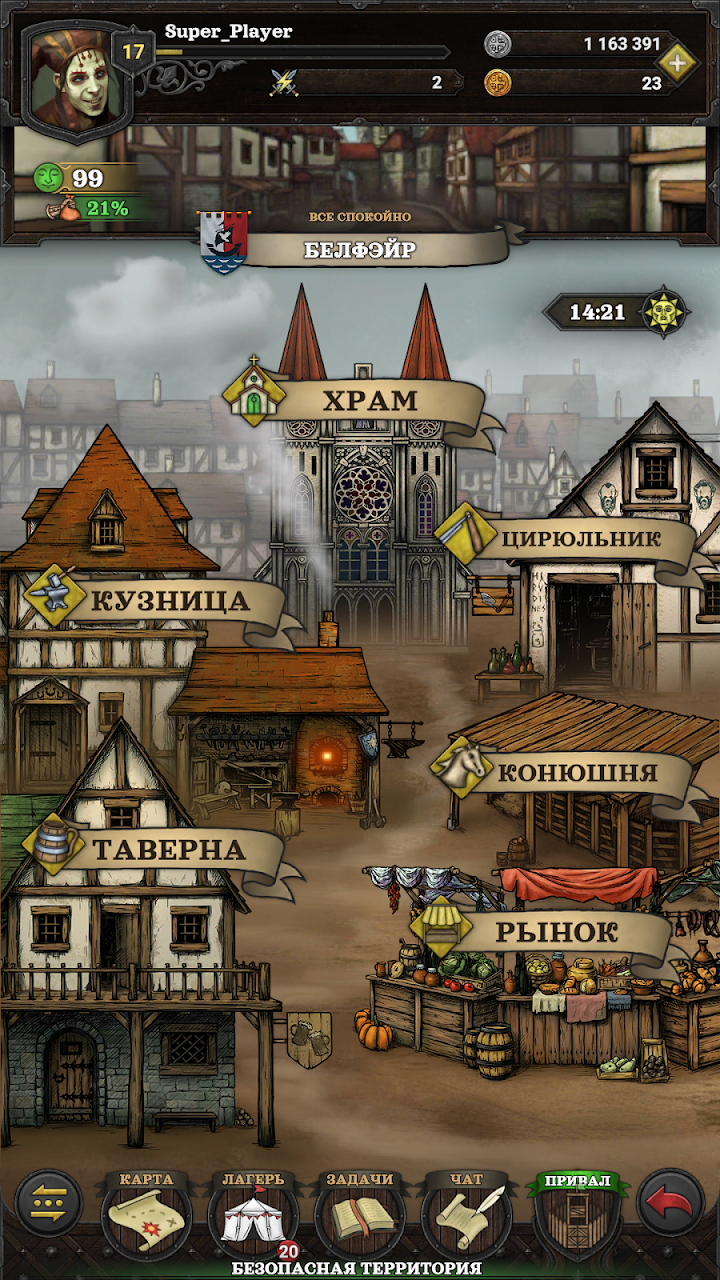
Task: Open the РЫНОК market
Action: coord(554,933)
